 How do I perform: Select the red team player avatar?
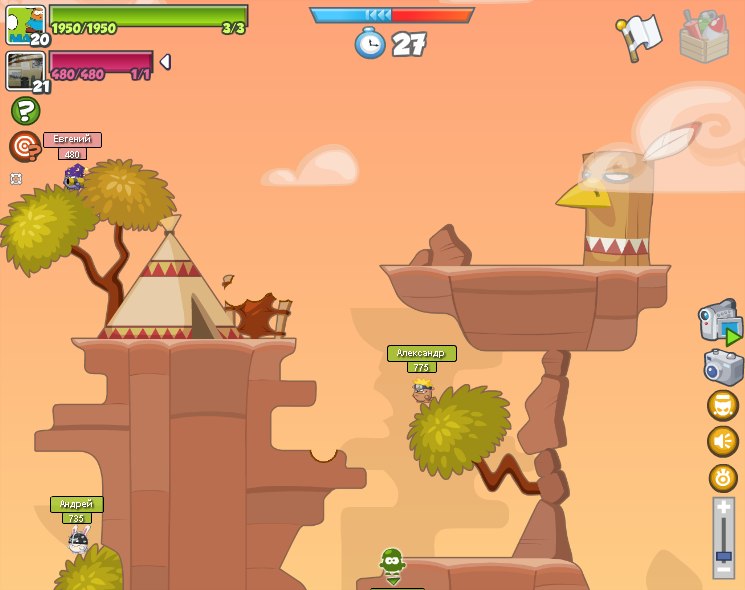tap(25, 71)
